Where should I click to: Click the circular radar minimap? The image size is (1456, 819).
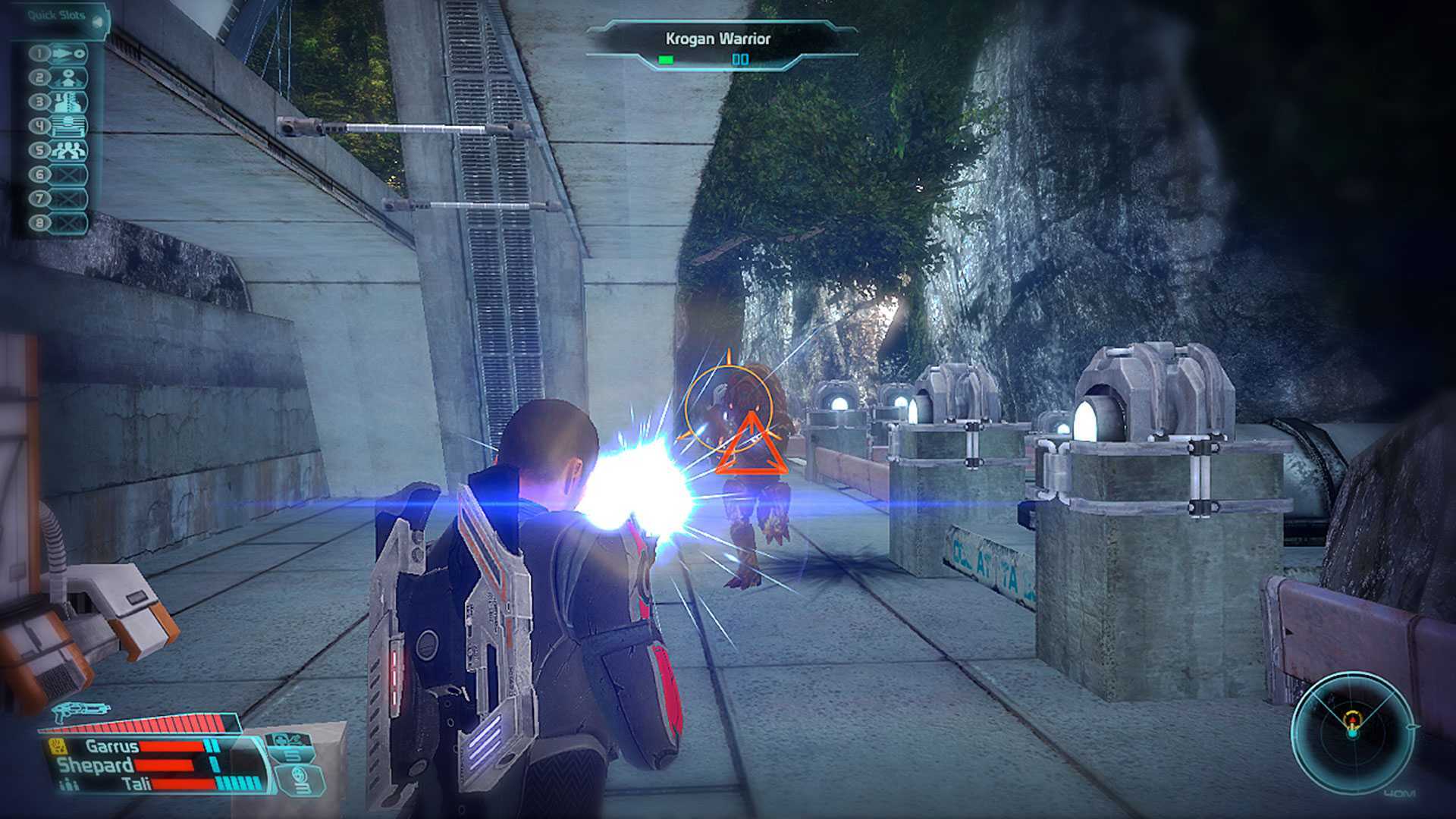[1352, 732]
